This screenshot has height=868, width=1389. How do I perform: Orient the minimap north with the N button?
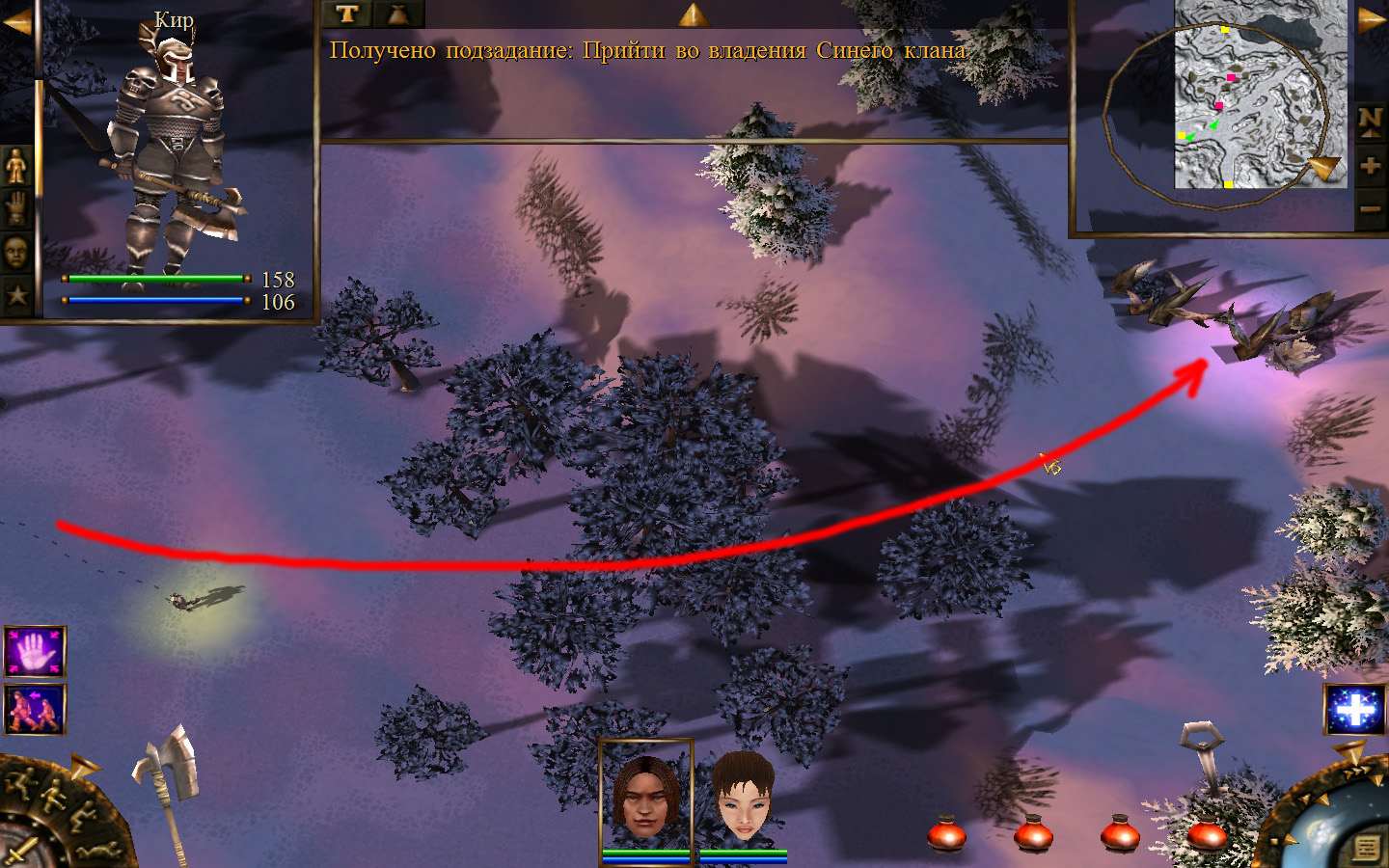click(x=1370, y=120)
